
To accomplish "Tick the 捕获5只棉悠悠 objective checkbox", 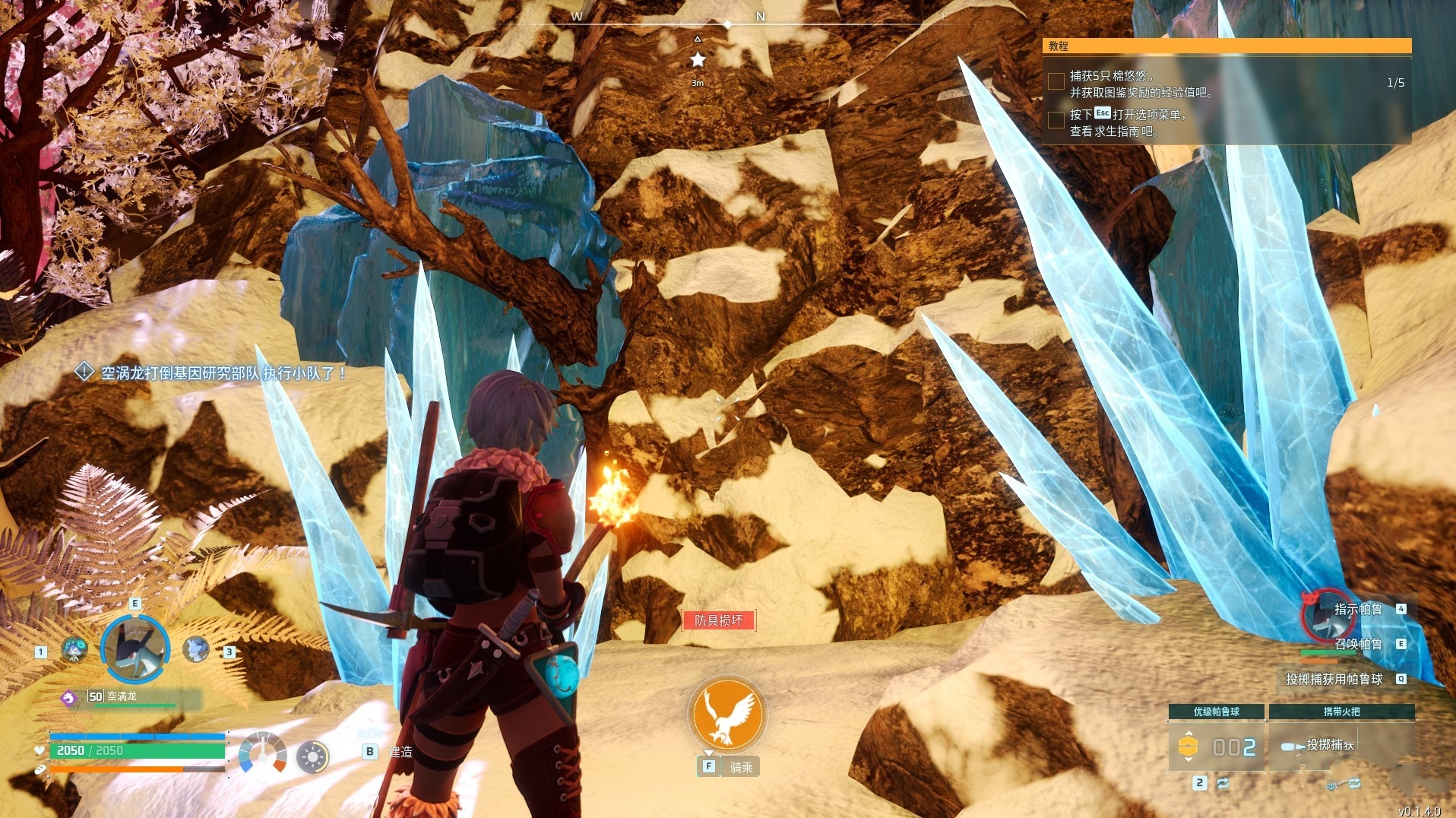I will point(1056,82).
